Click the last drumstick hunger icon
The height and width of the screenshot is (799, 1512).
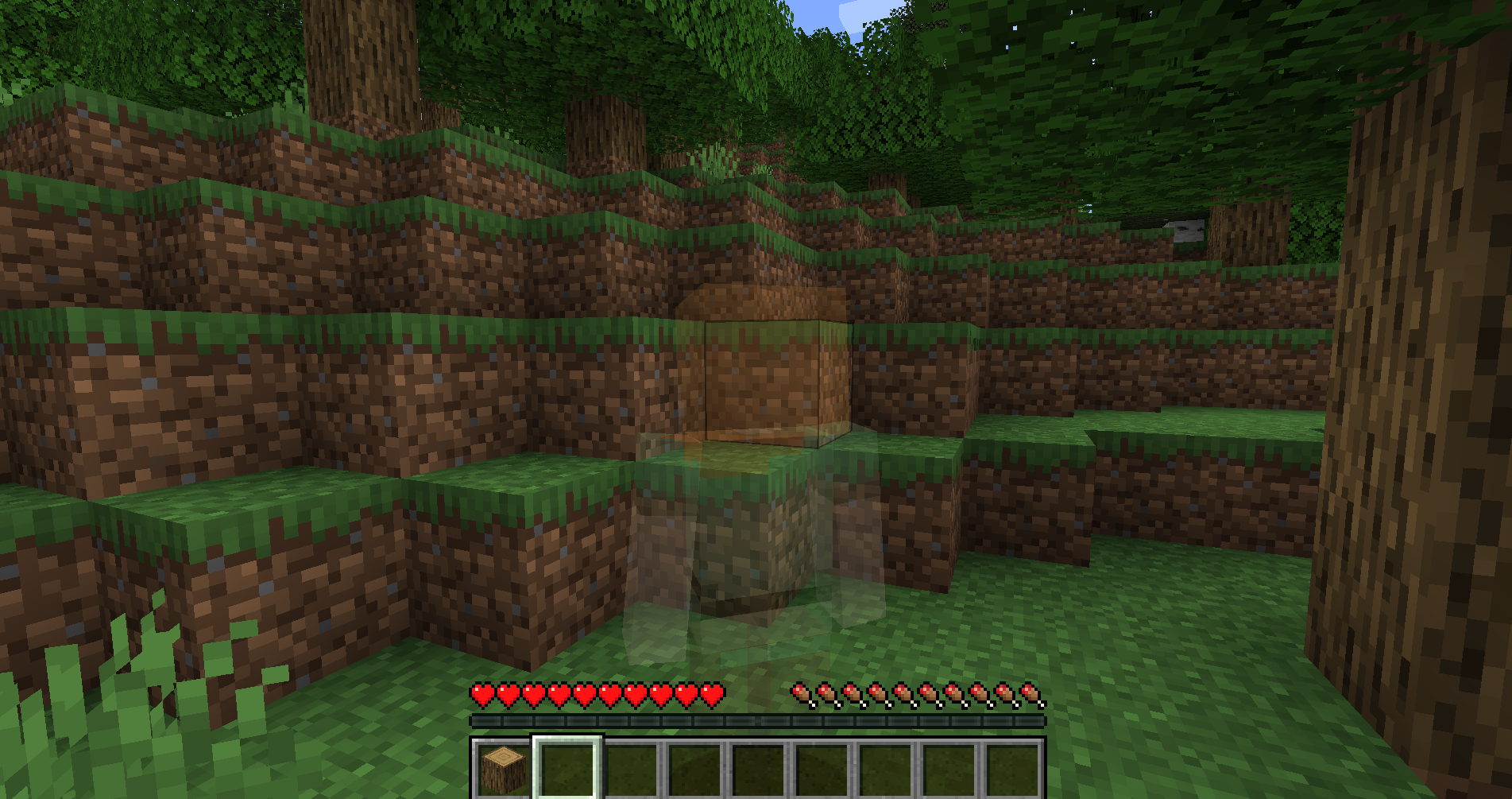1030,692
